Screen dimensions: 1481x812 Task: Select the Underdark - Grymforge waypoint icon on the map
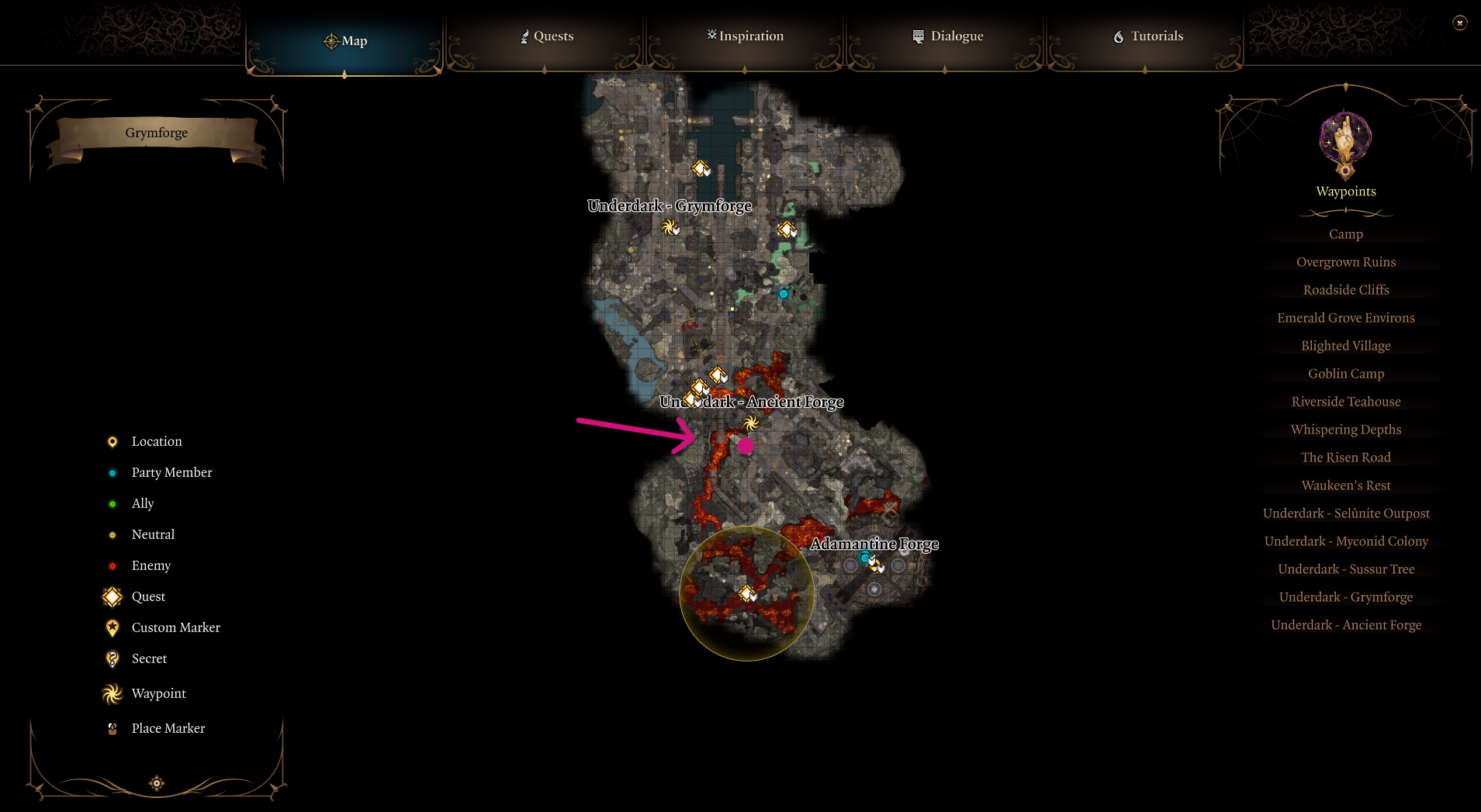pos(670,227)
